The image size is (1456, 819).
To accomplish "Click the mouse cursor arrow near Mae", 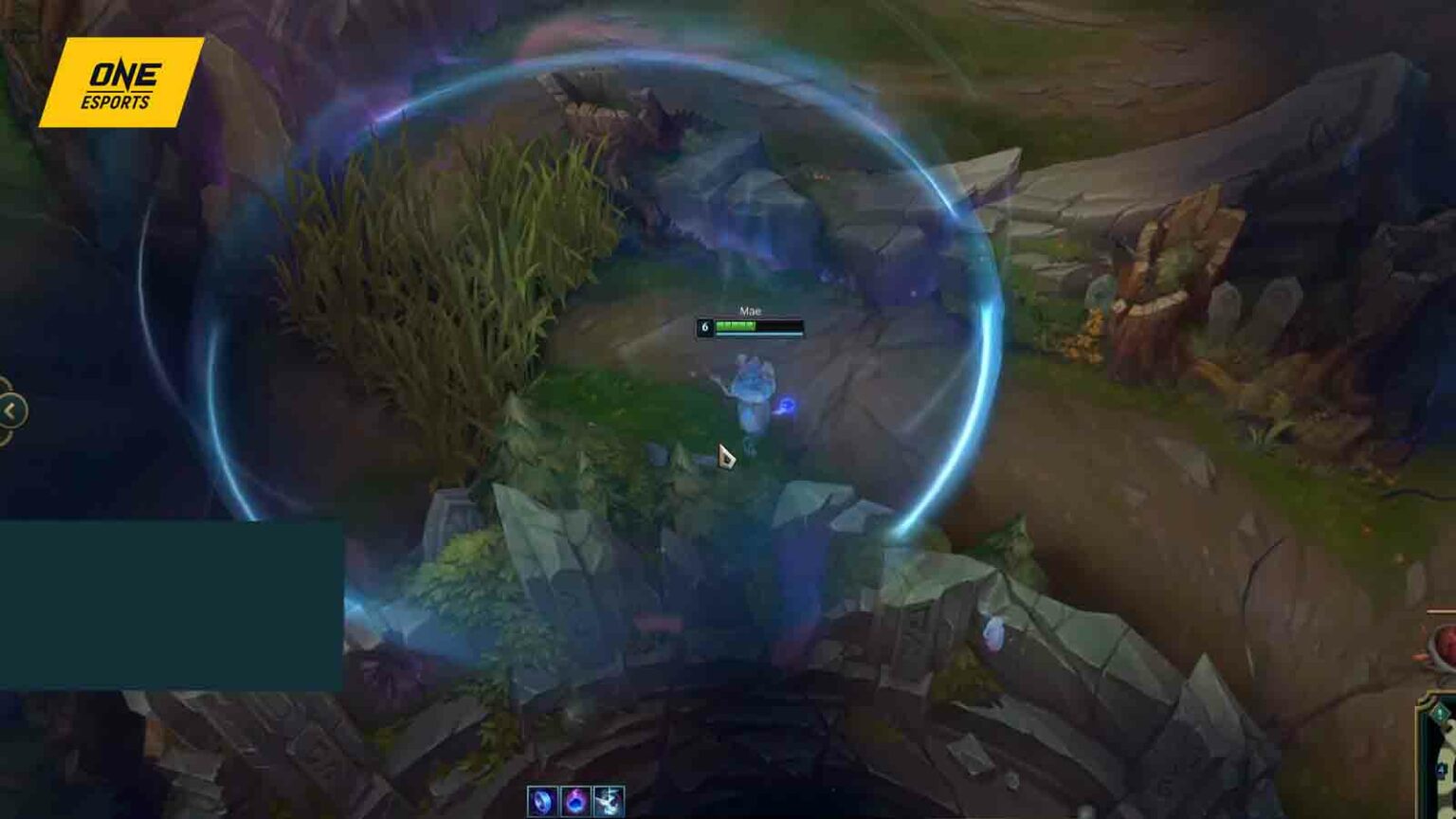I will tap(726, 453).
